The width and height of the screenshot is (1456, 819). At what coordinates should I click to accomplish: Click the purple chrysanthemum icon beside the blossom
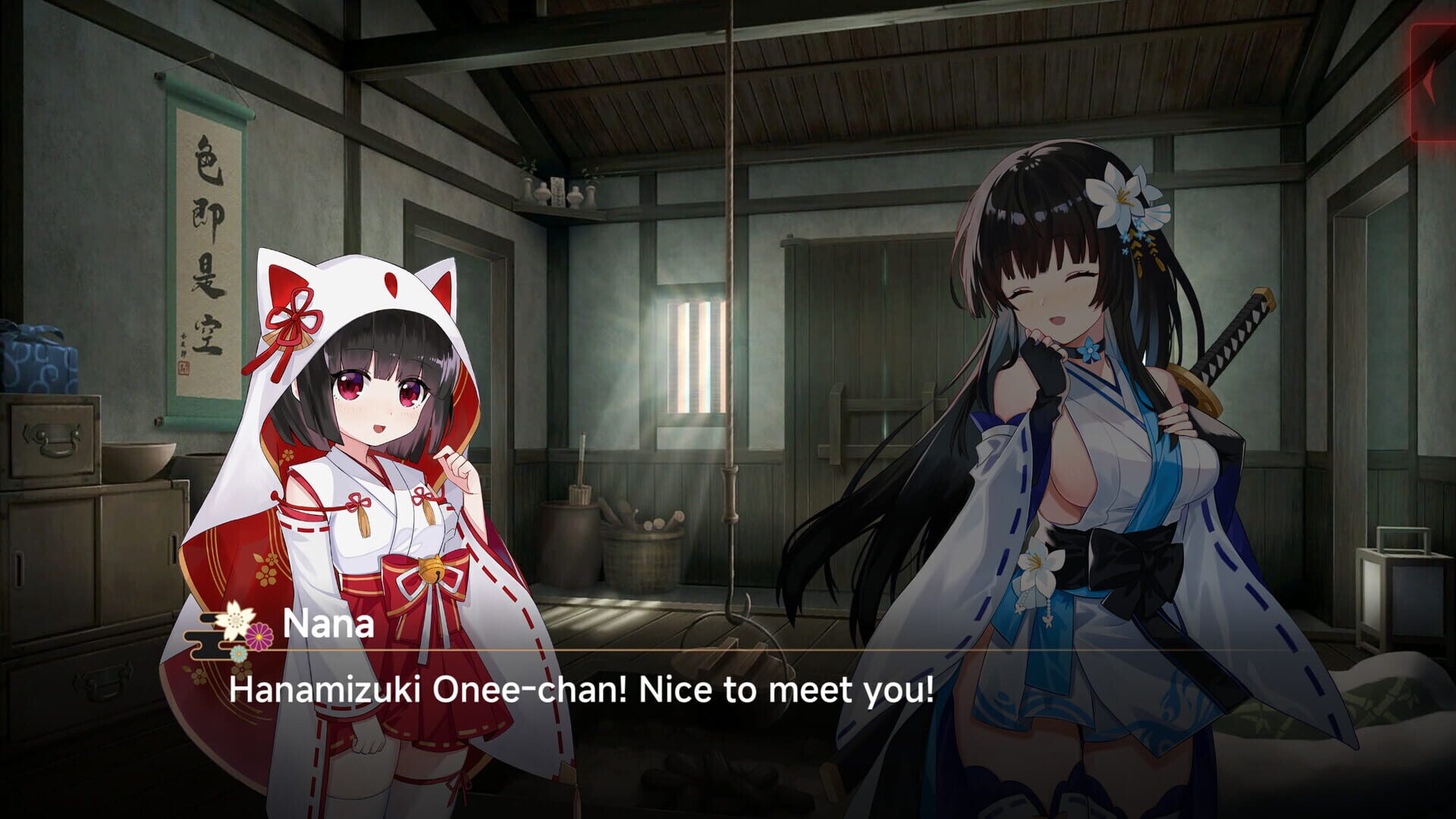[x=259, y=635]
